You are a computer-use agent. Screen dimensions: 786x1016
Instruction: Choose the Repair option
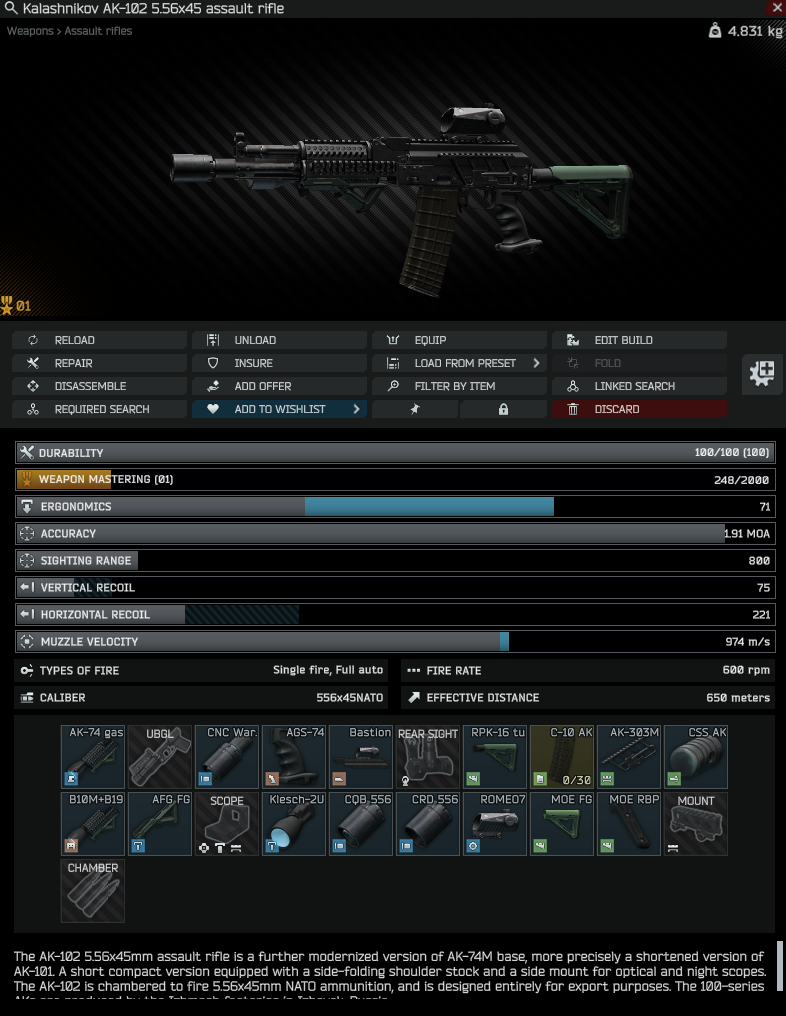click(x=99, y=363)
